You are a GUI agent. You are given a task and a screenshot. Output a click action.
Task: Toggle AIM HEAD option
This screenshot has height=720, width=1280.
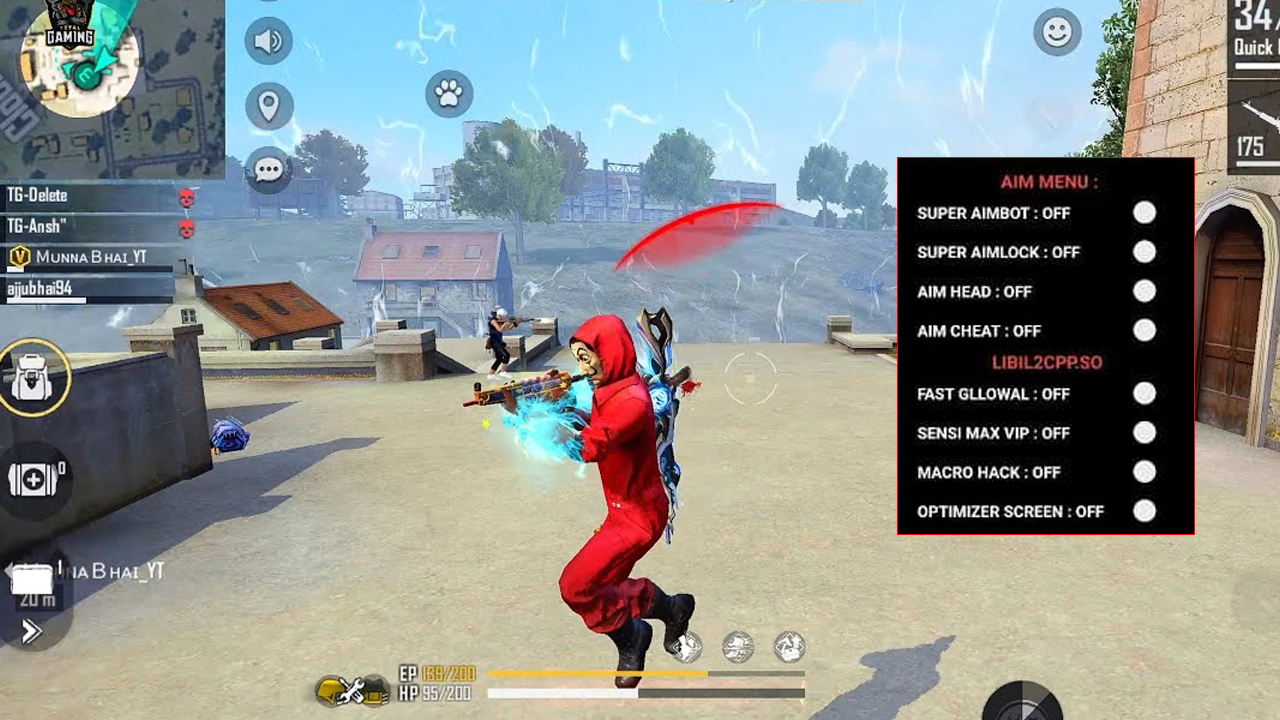tap(1144, 291)
